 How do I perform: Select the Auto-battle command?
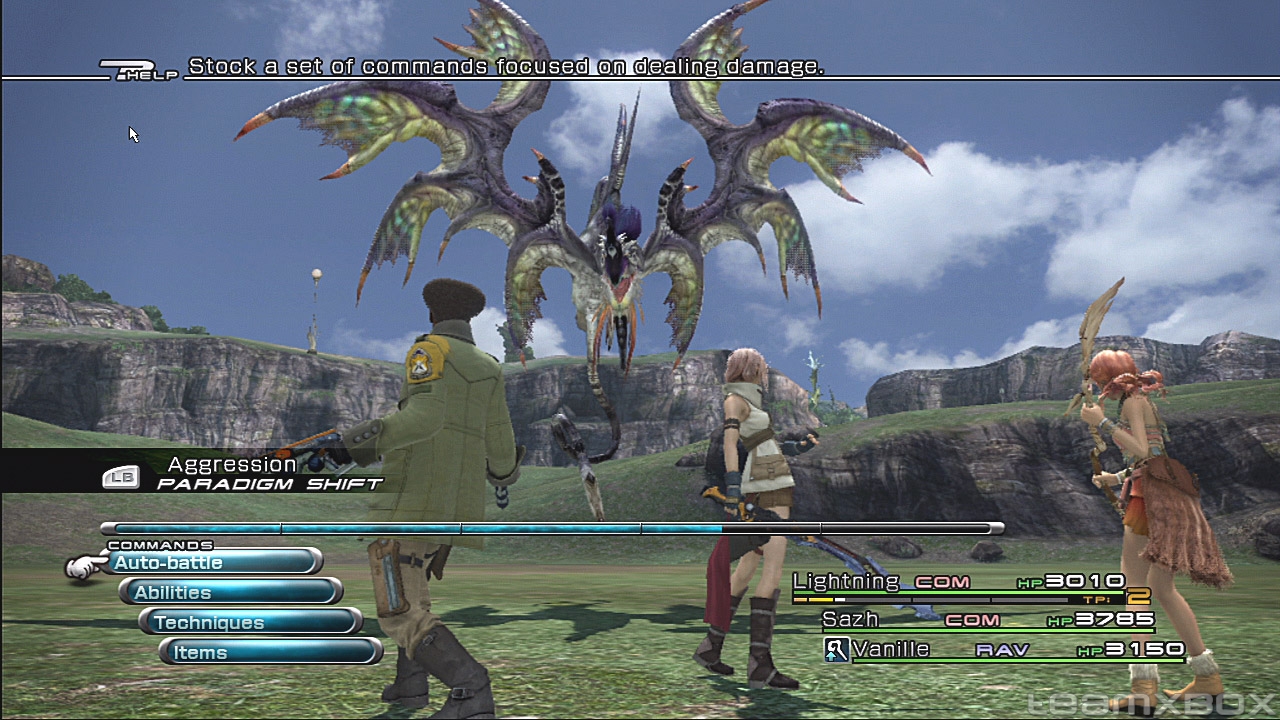[212, 563]
